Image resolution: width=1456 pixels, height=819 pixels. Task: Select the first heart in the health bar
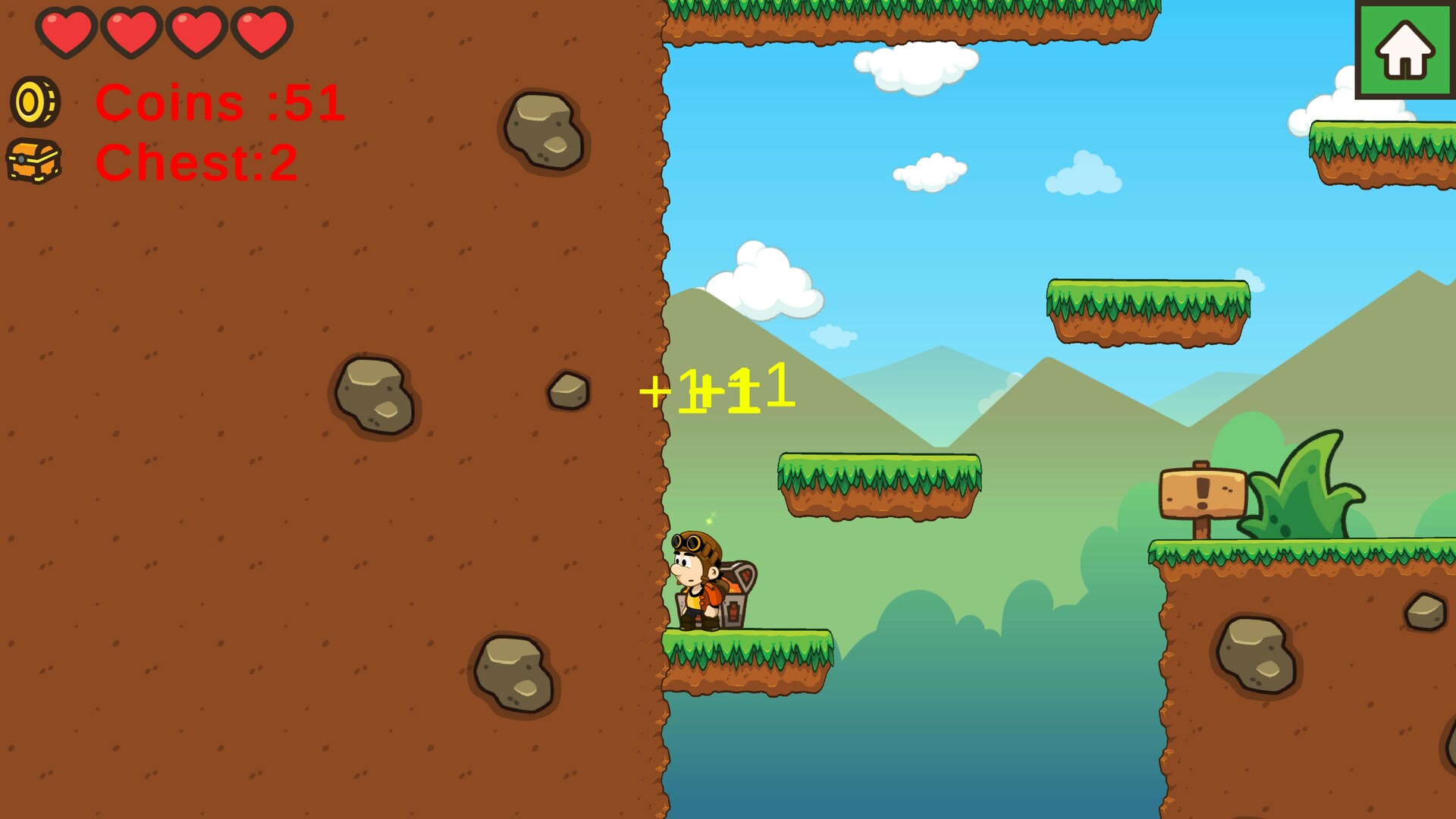point(67,32)
